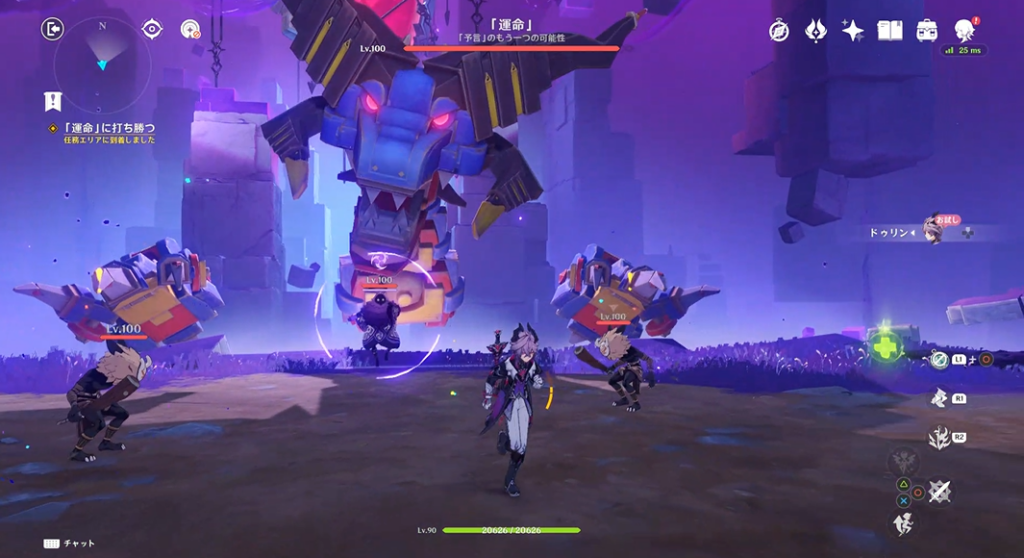Open the adventurer handbook book icon
1024x558 pixels.
[x=889, y=30]
